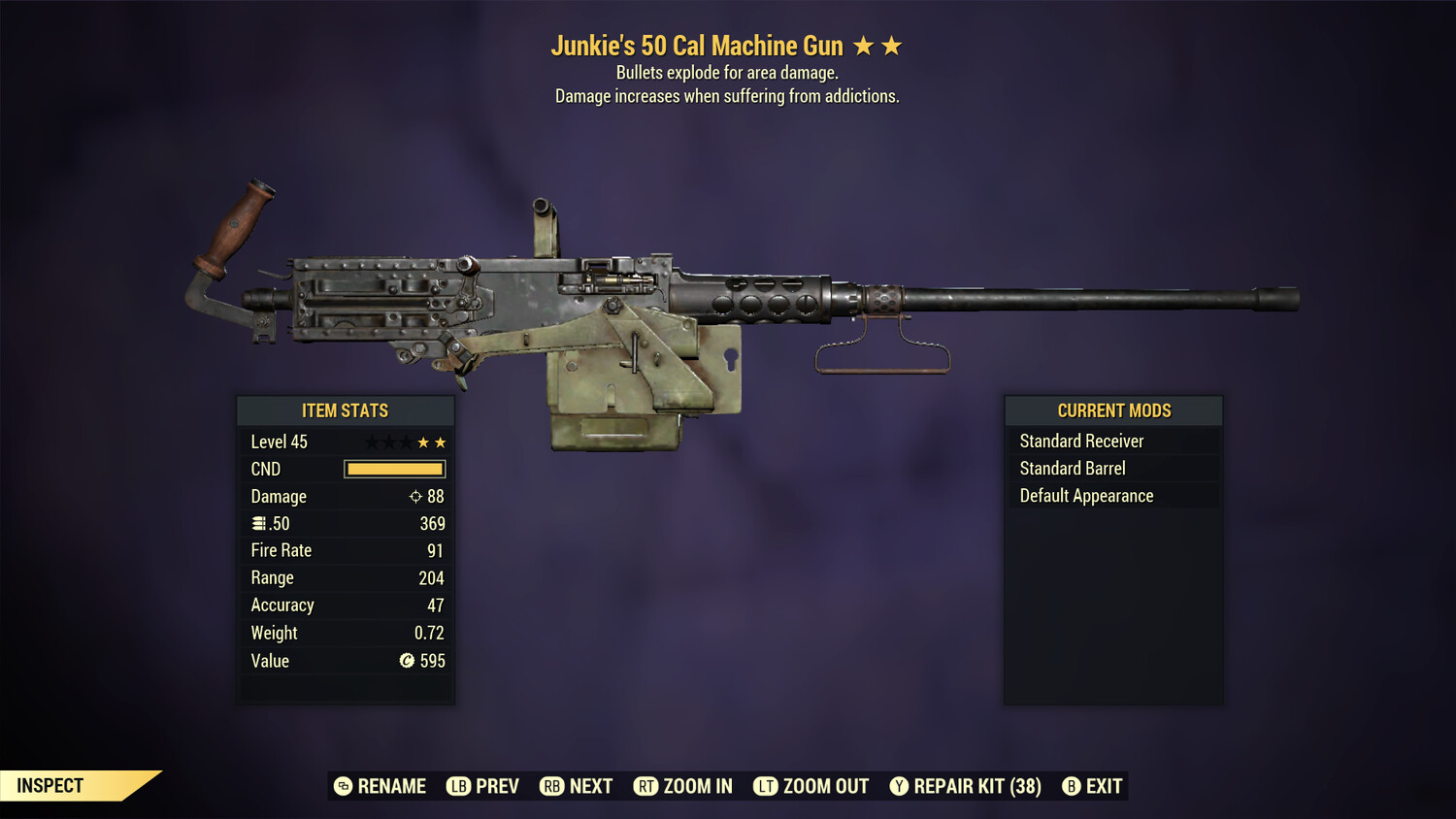This screenshot has width=1456, height=819.
Task: Toggle the third grayed star beside Level 45
Action: (404, 442)
